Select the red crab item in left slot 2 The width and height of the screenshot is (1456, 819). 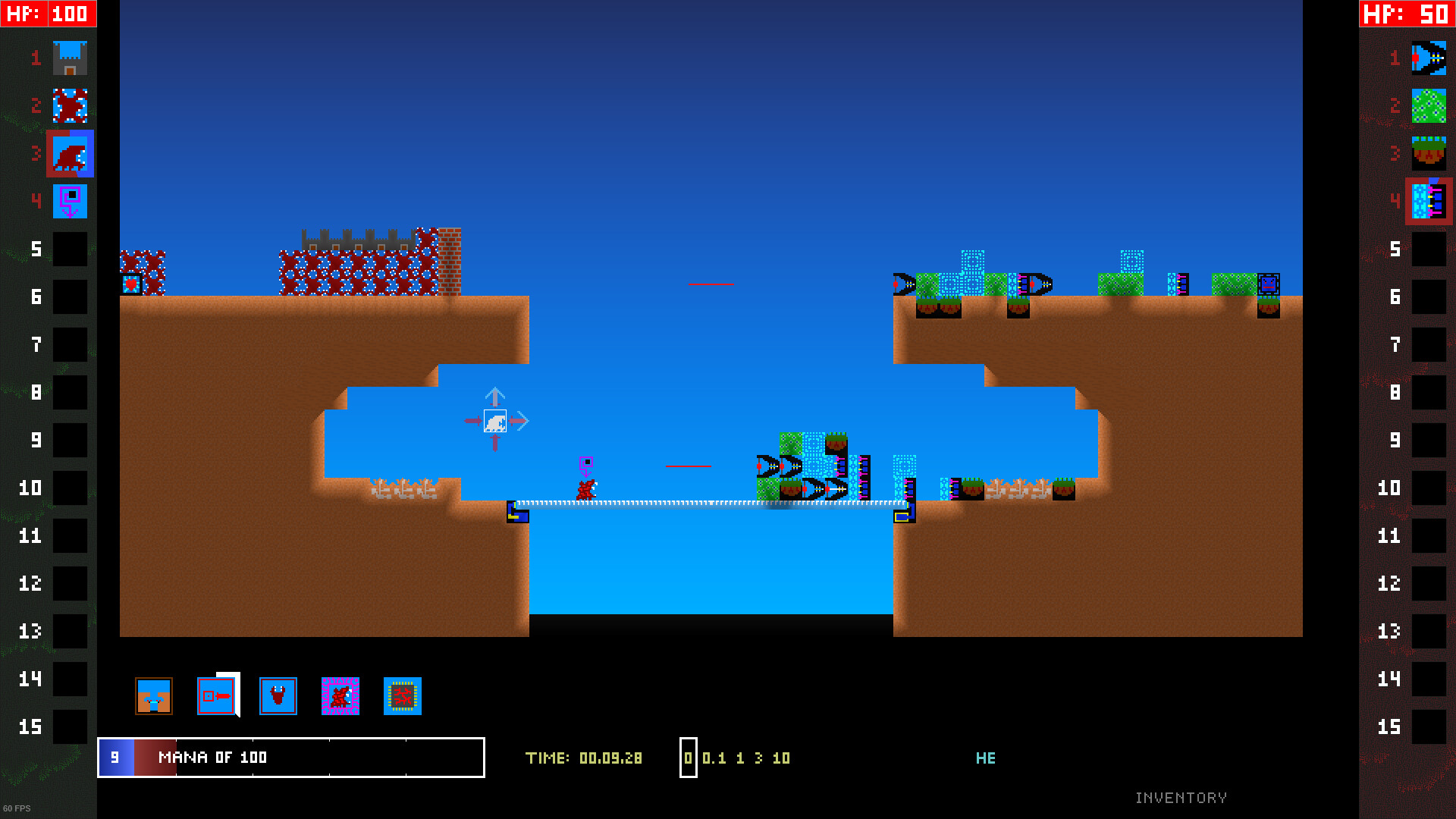coord(69,106)
